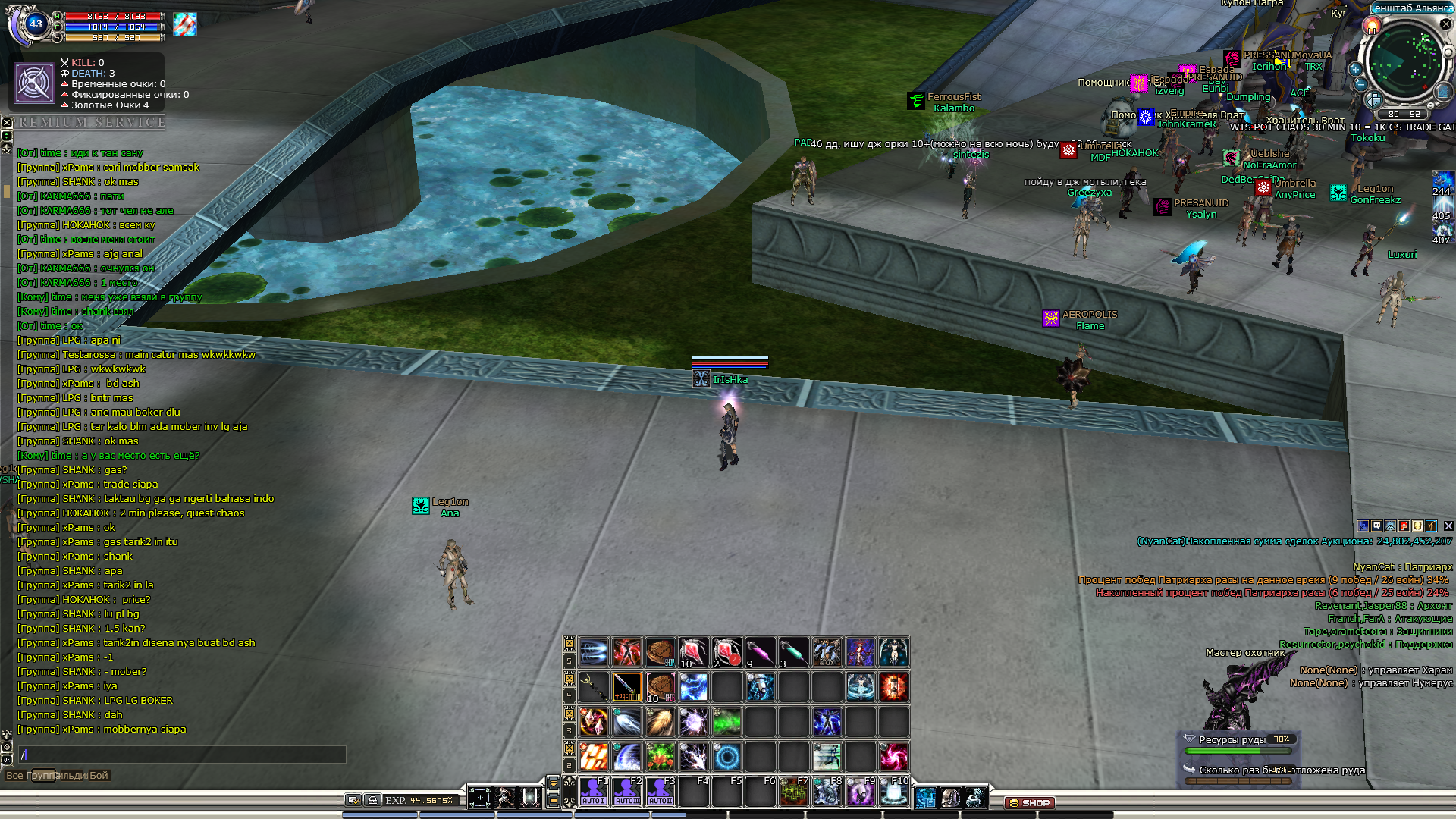Use the teal syringe item with 3 count
Image resolution: width=1456 pixels, height=819 pixels.
coord(793,652)
